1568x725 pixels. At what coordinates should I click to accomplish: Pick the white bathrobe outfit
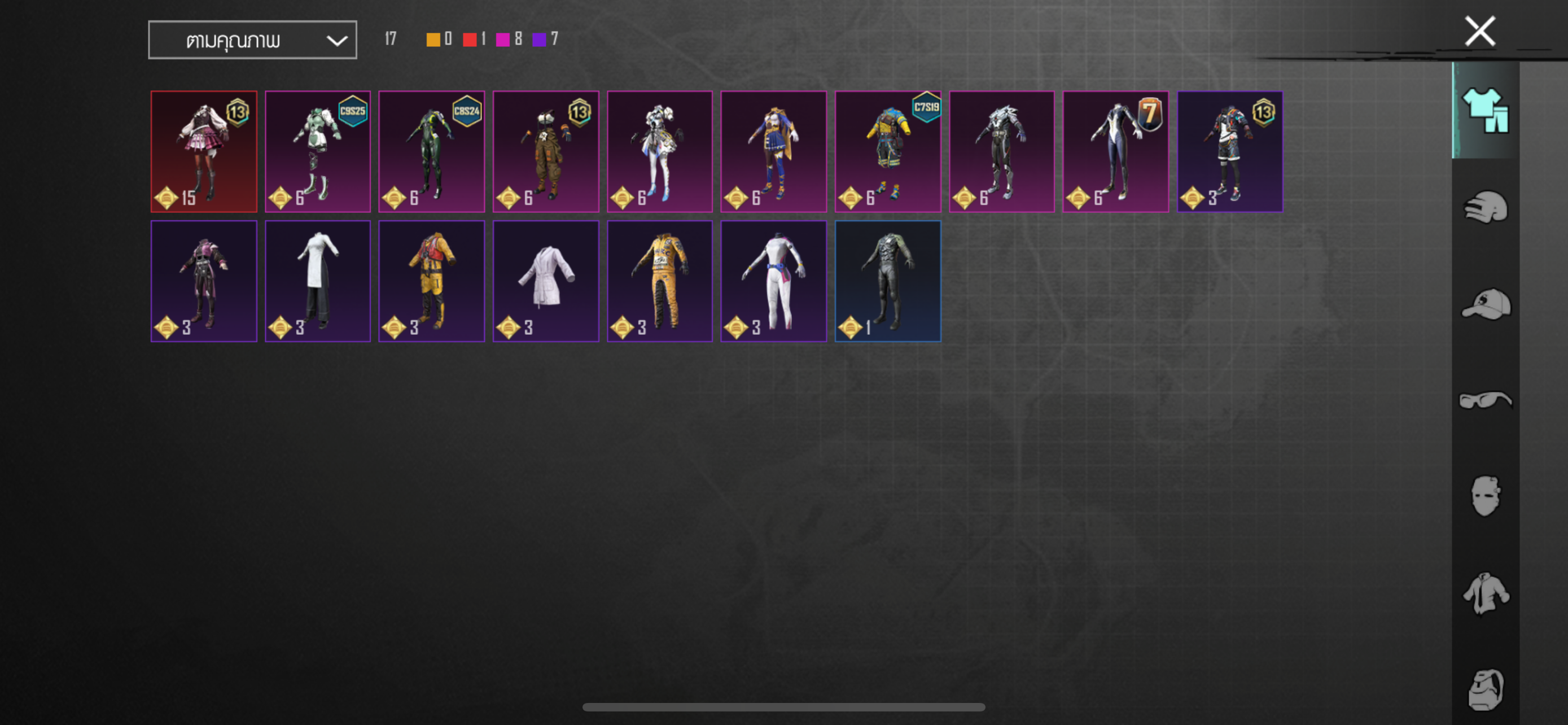click(x=546, y=281)
